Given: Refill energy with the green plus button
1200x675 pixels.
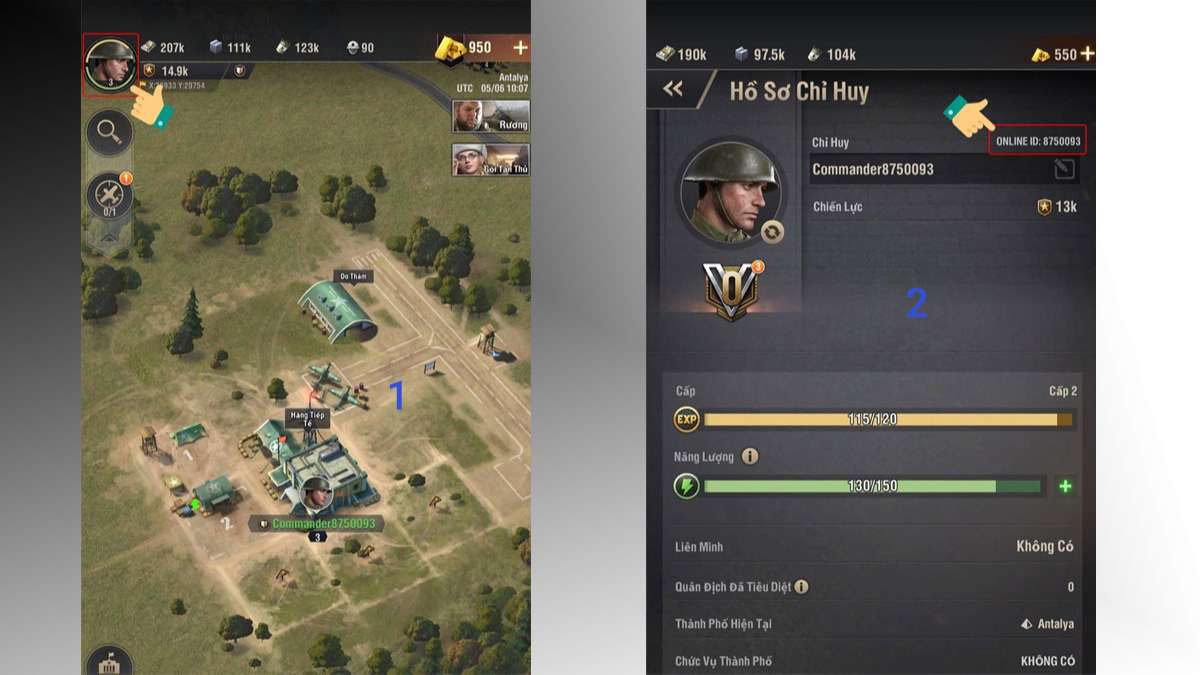Looking at the screenshot, I should click(1065, 486).
